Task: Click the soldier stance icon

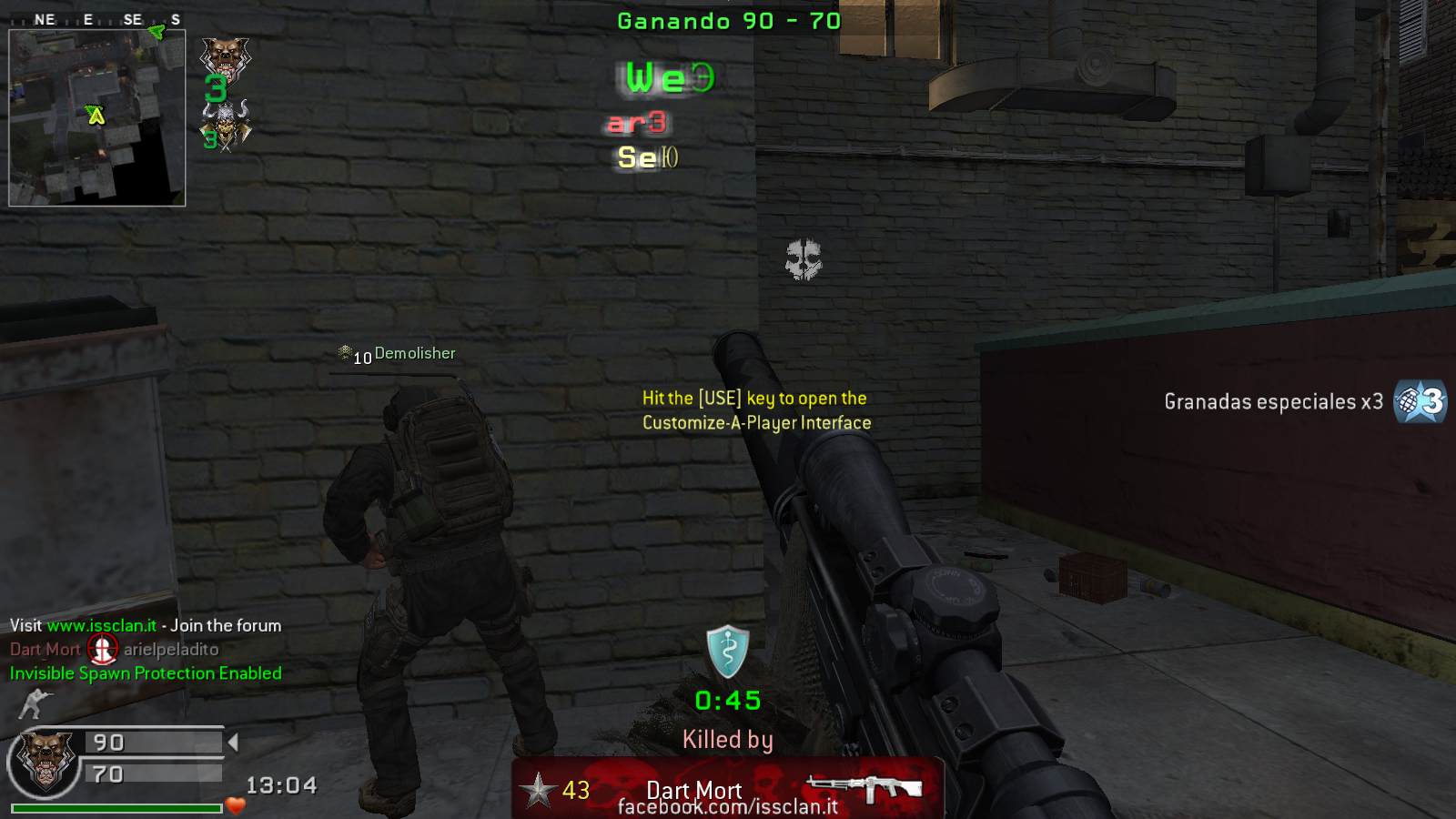Action: tap(35, 703)
